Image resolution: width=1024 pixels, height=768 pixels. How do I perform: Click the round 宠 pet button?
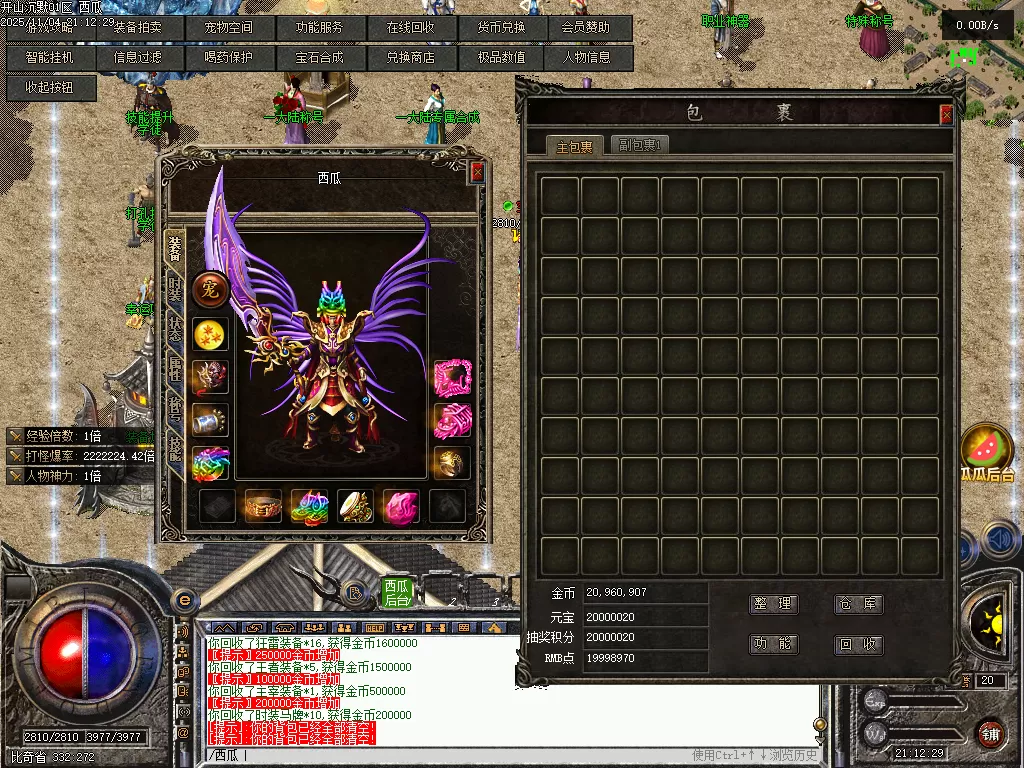click(x=210, y=290)
